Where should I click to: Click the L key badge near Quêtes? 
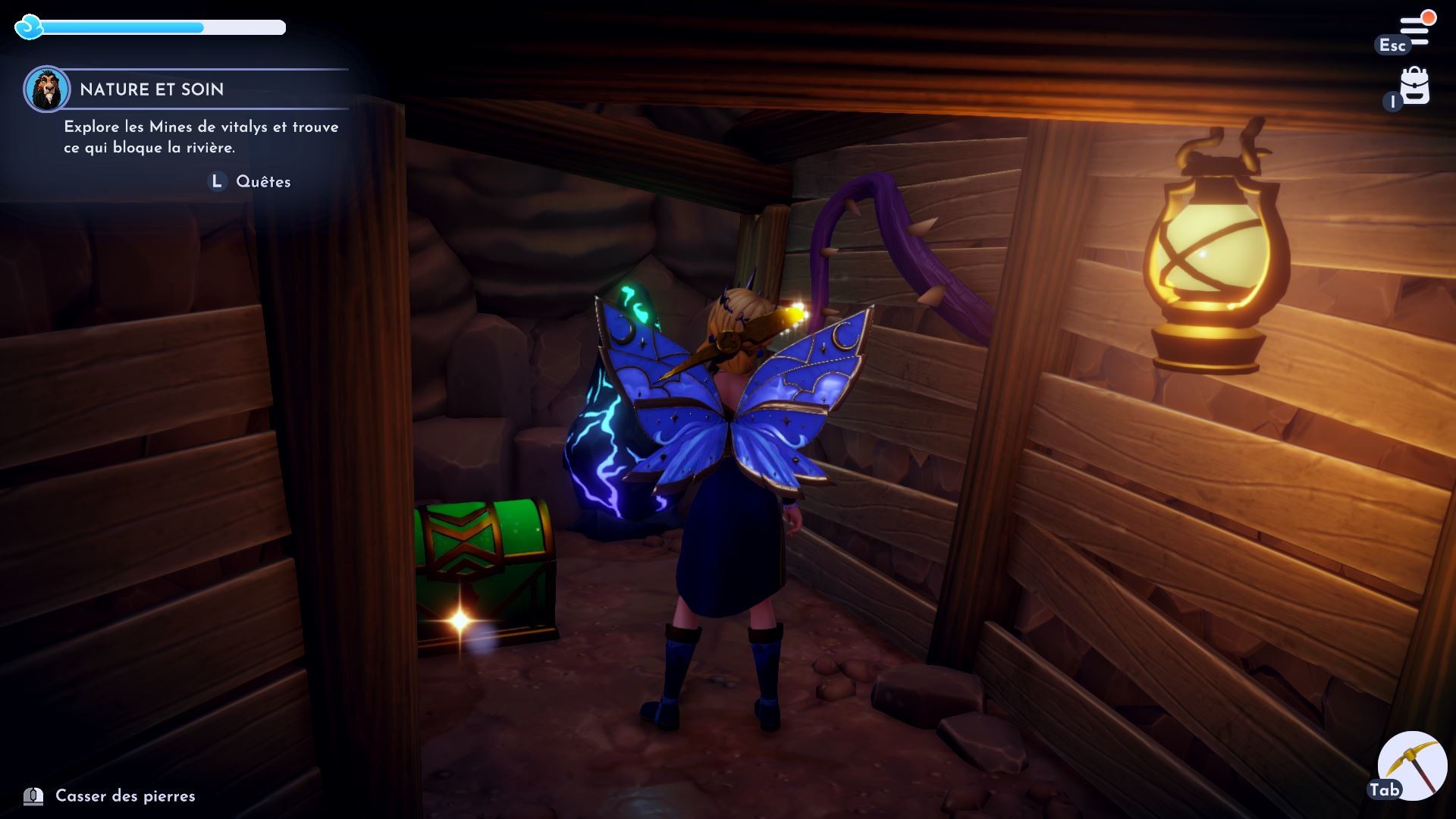coord(216,181)
